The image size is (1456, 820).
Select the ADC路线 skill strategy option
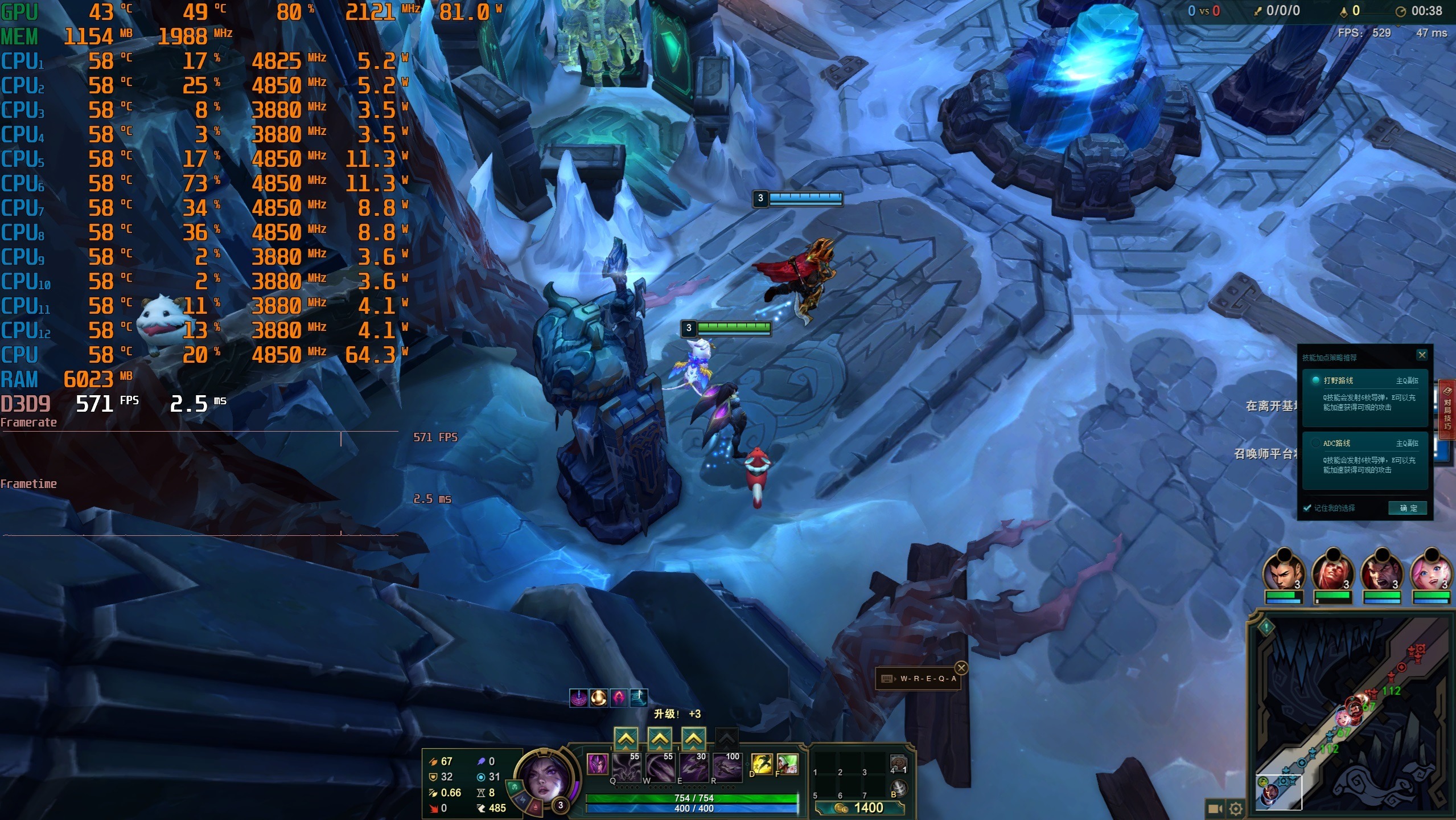pos(1365,456)
